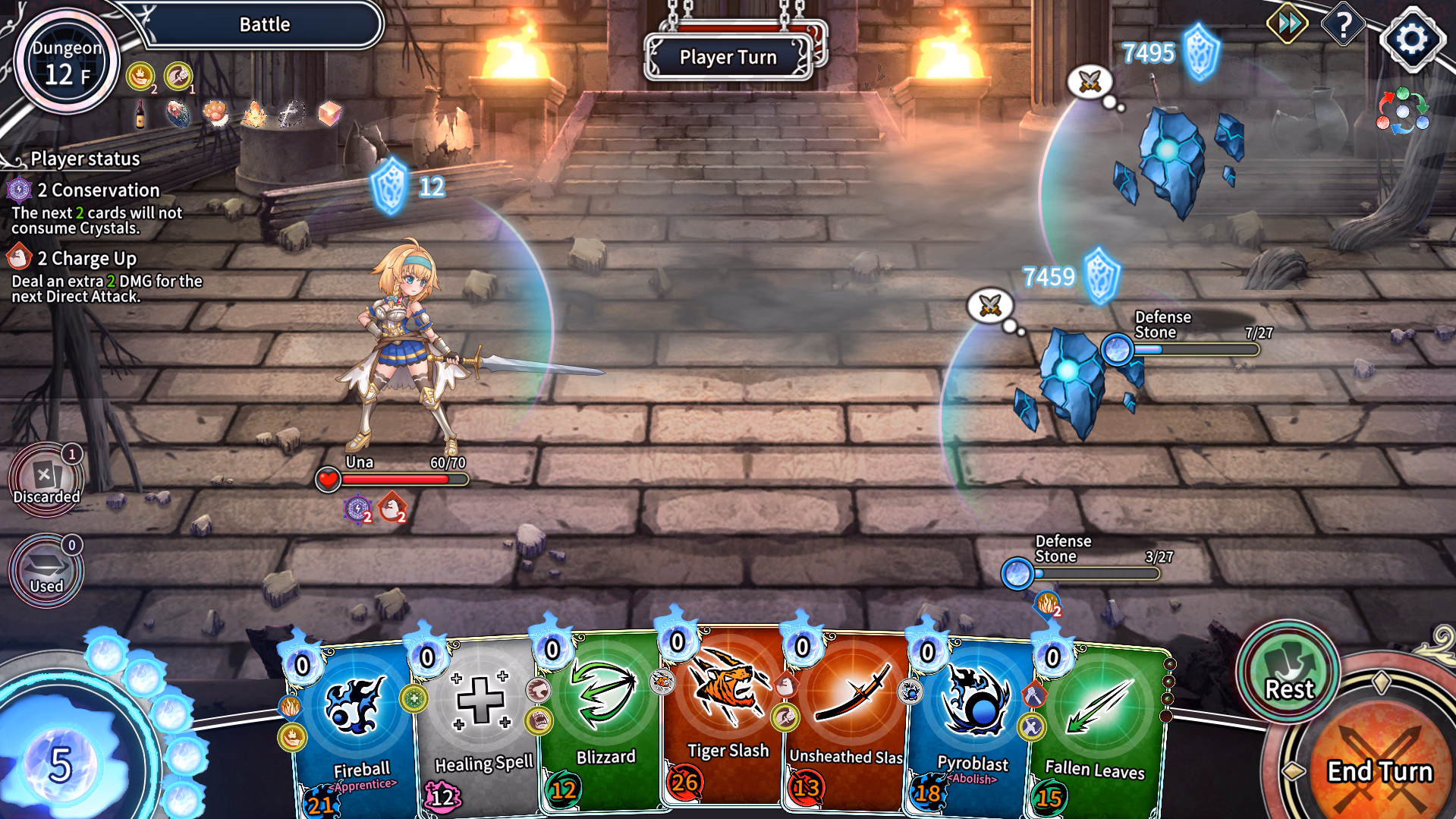Inspect the wine bottle relic
This screenshot has width=1456, height=819.
click(140, 114)
